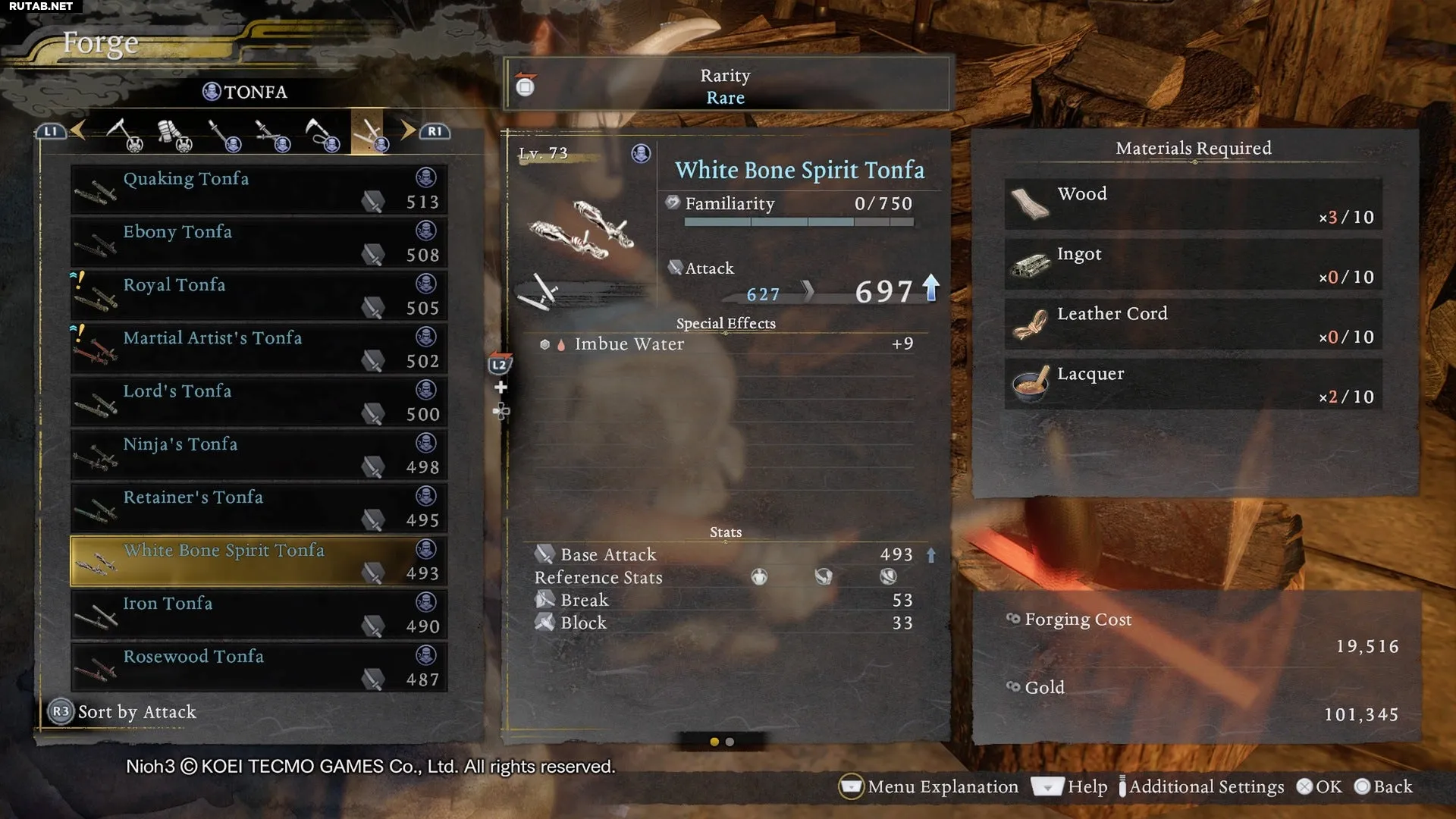Switch to the kusarigama weapon tab
Screen dimensions: 1456x819
pos(321,134)
